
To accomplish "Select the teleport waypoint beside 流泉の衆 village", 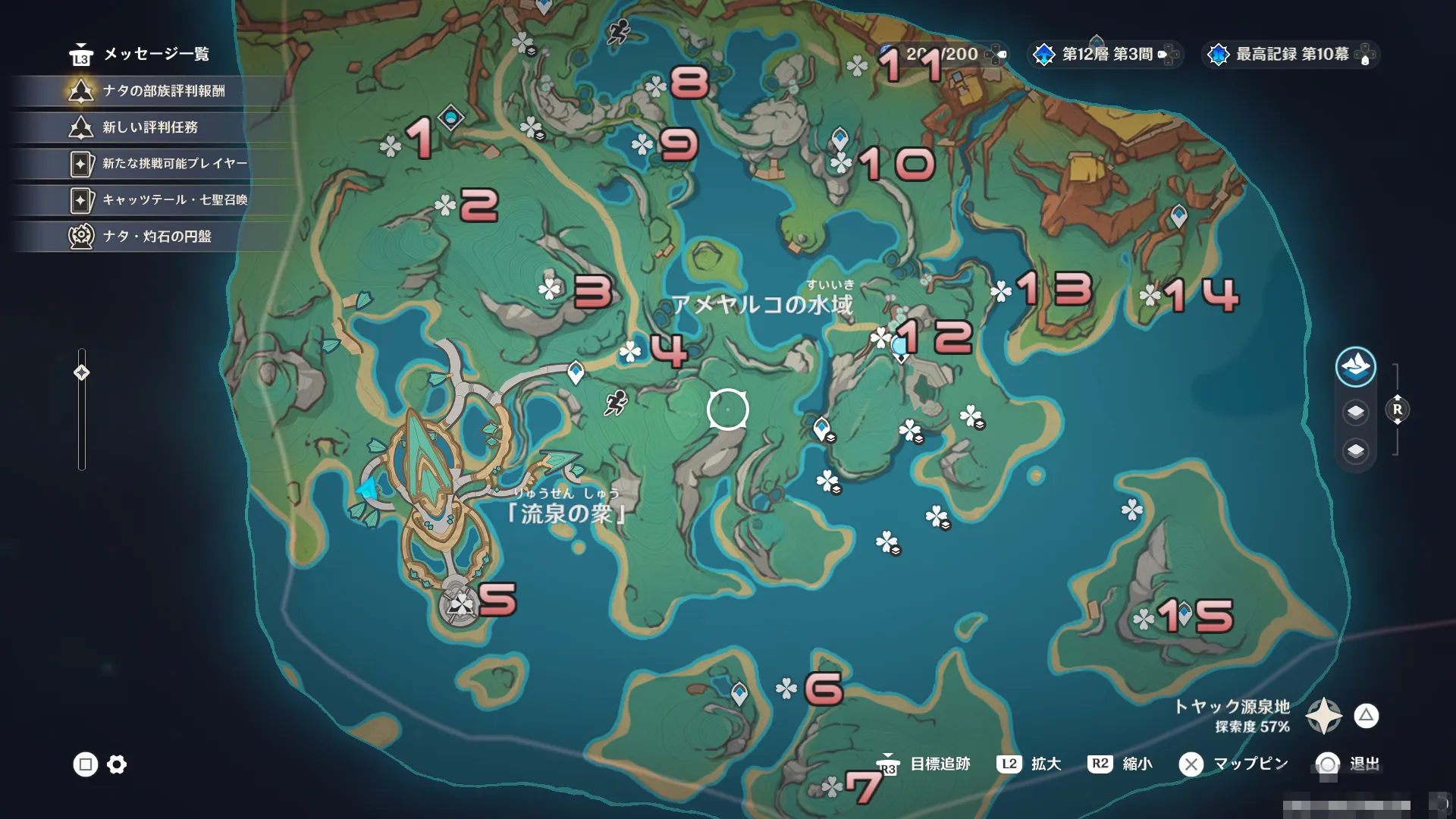I will [x=576, y=372].
